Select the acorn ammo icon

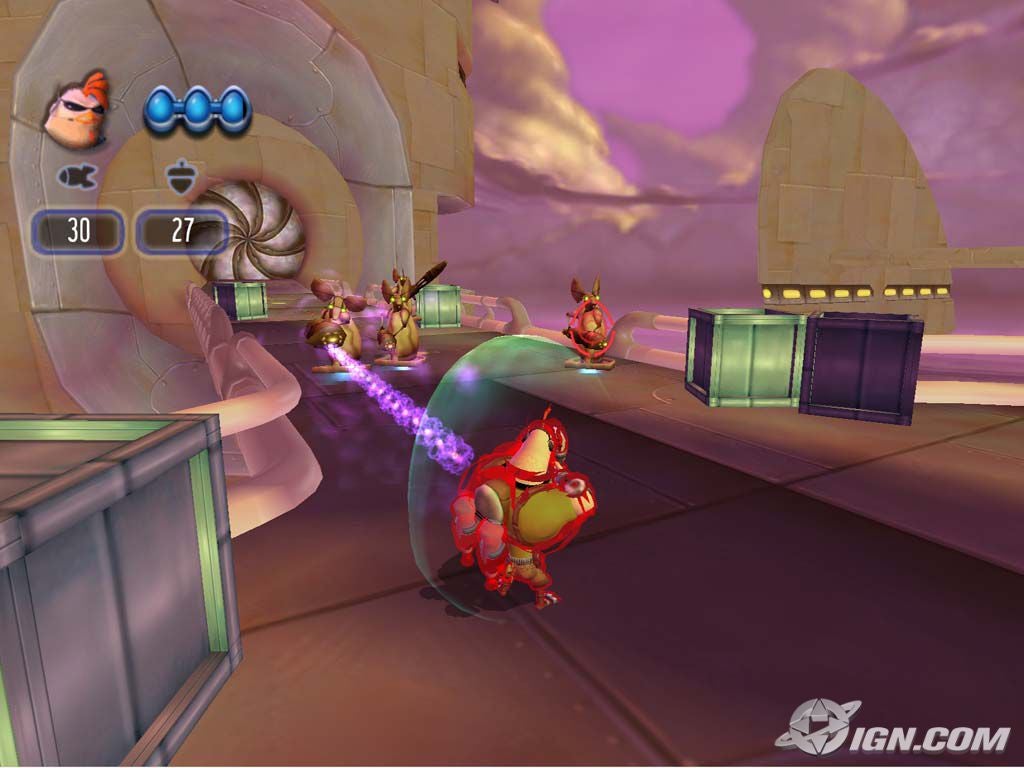(178, 176)
